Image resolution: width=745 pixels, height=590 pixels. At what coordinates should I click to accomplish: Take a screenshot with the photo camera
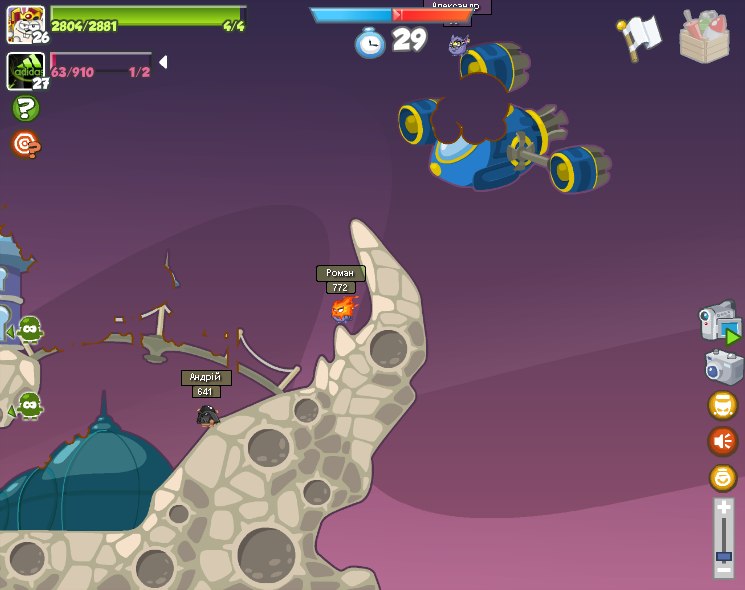coord(722,367)
